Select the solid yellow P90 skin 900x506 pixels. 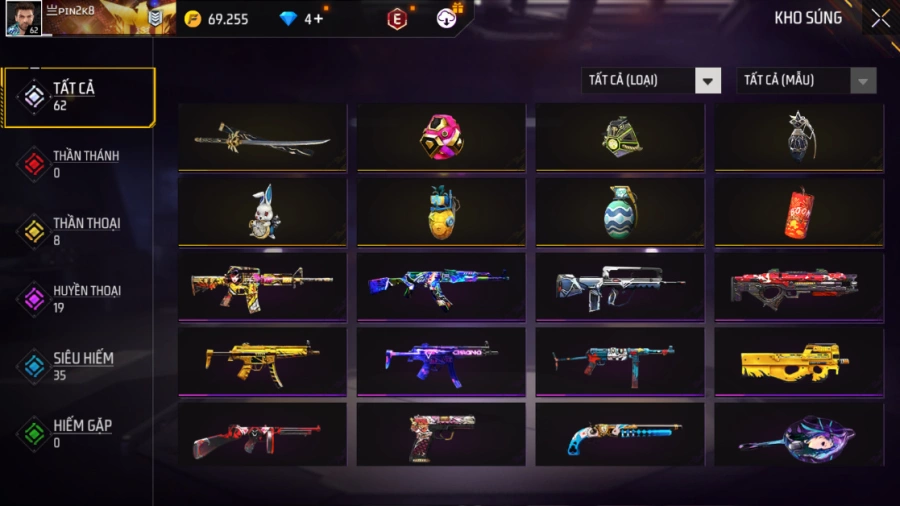[799, 360]
